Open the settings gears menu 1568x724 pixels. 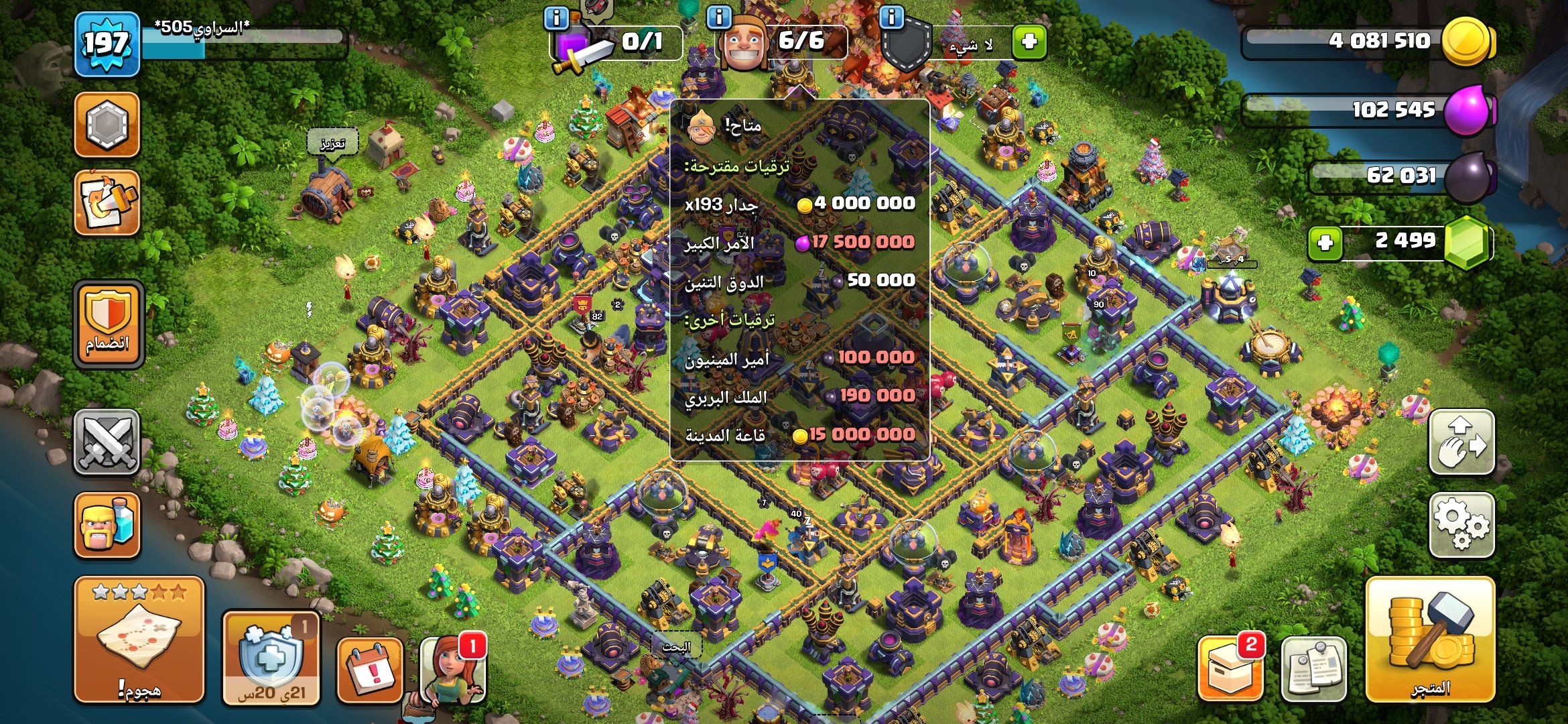(x=1461, y=526)
